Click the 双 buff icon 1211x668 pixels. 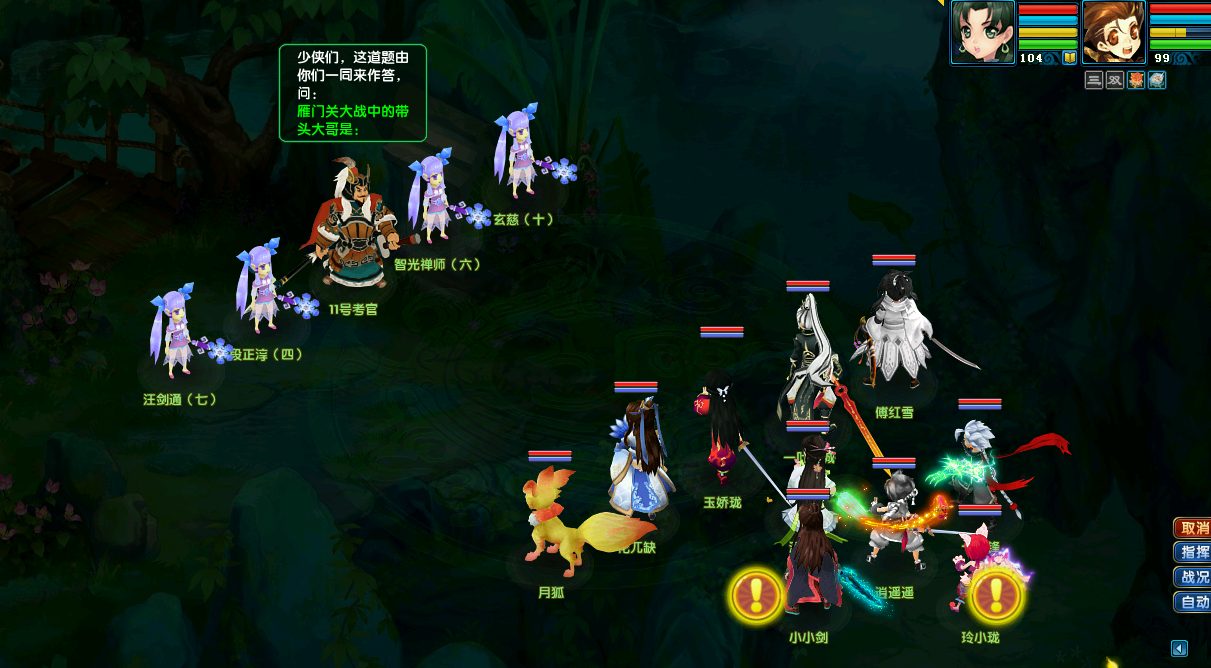click(1115, 80)
